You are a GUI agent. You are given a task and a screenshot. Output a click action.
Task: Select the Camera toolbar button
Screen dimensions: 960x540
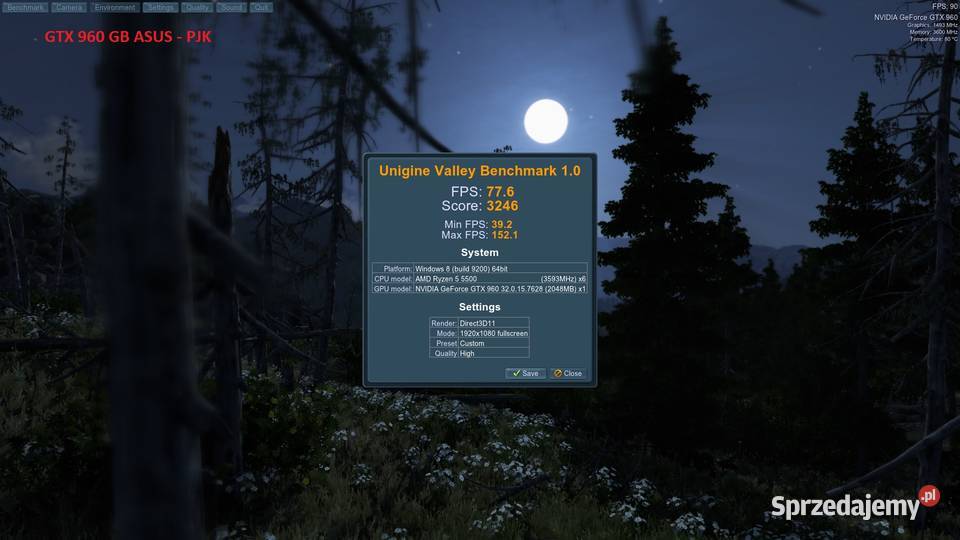[69, 7]
